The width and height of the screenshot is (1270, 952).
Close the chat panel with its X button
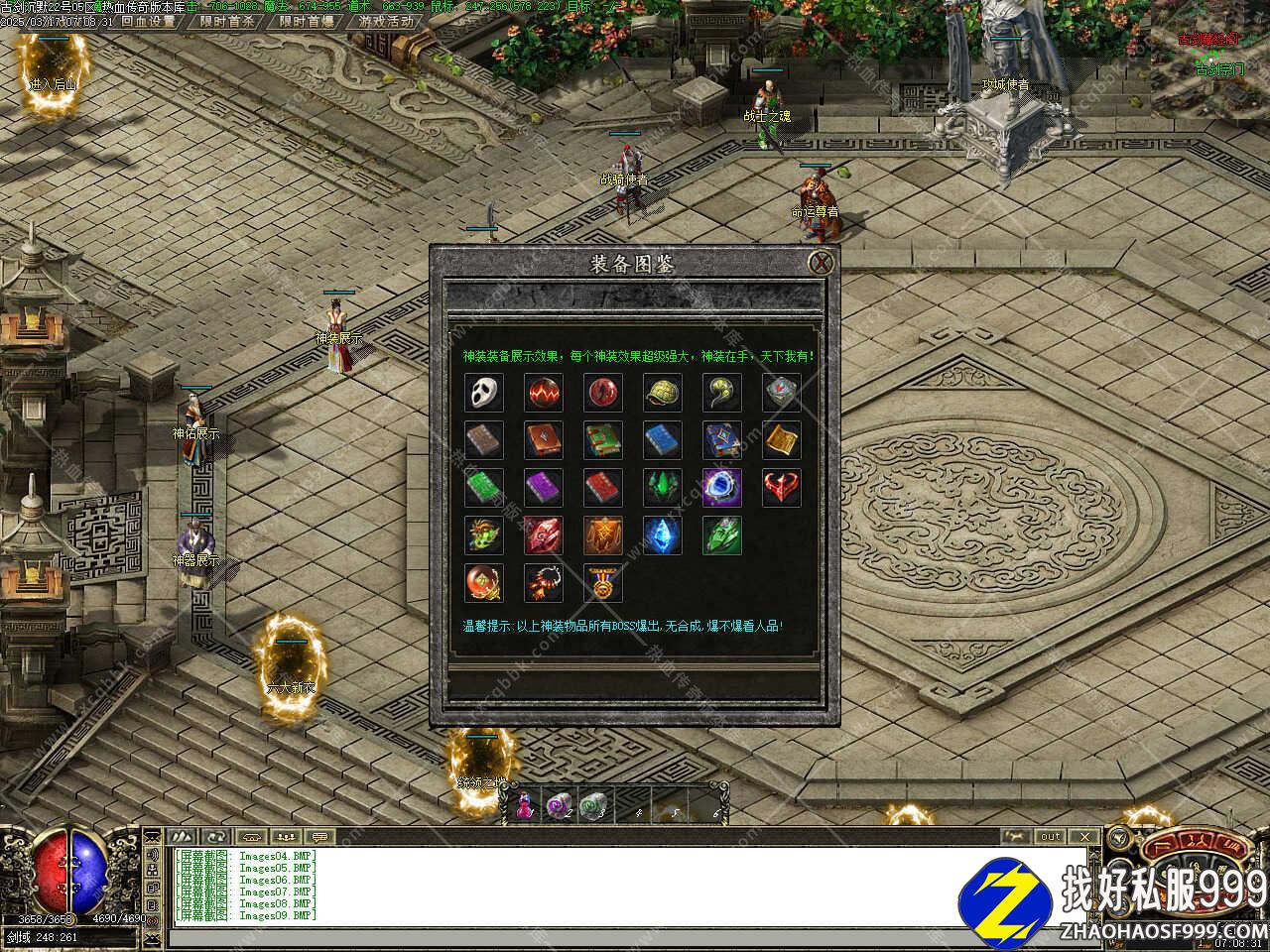(x=1085, y=836)
